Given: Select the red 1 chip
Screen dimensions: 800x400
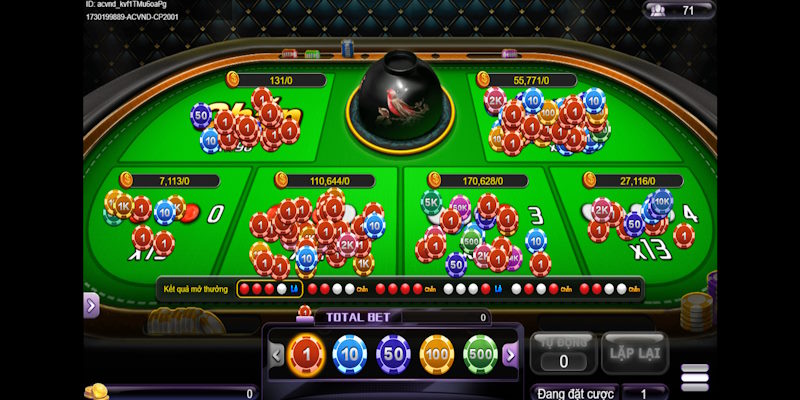Looking at the screenshot, I should [306, 353].
